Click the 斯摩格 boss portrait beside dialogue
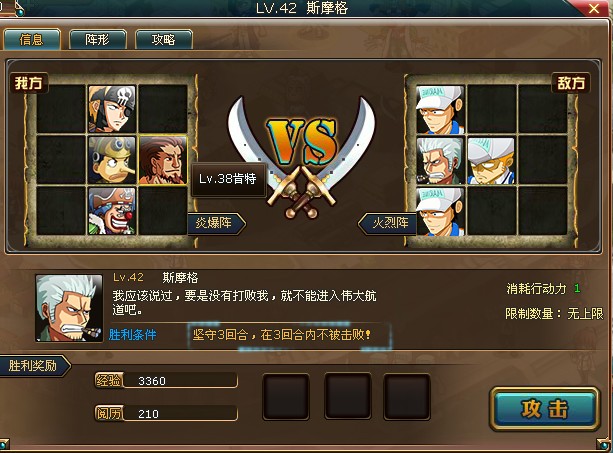Image resolution: width=613 pixels, height=453 pixels. [69, 308]
